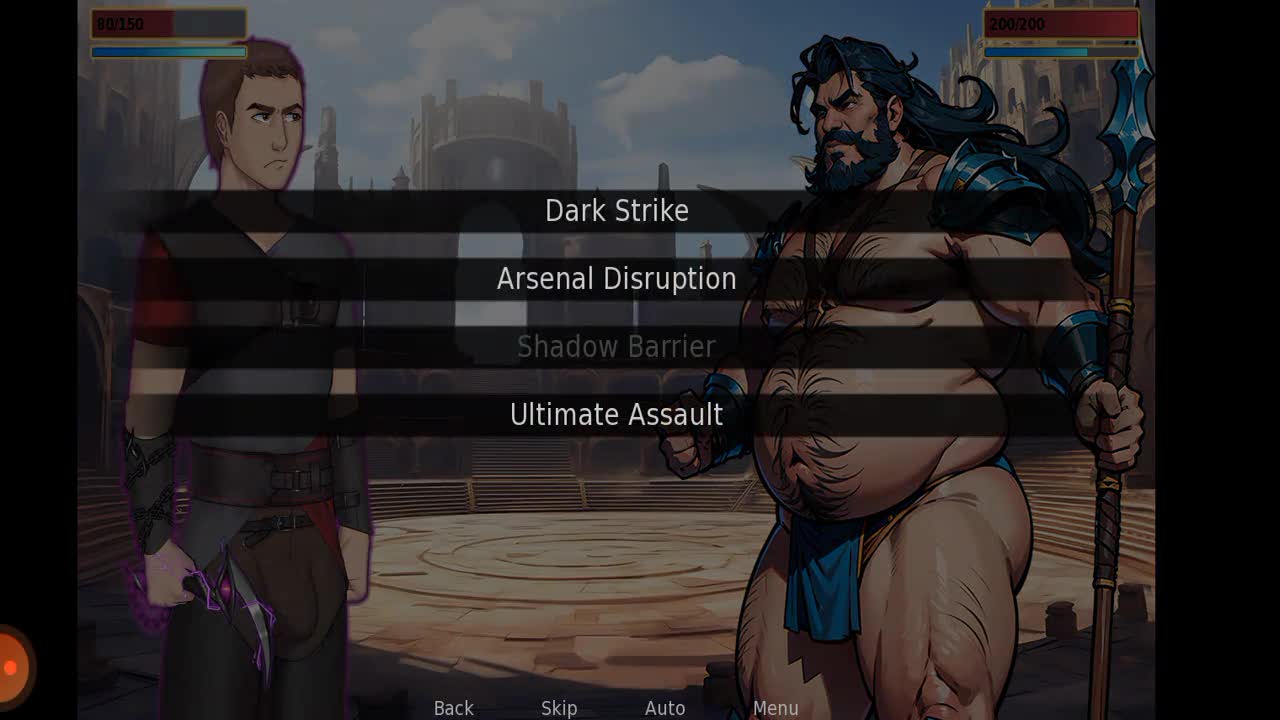Image resolution: width=1280 pixels, height=720 pixels.
Task: Select Arsenal Disruption from the skill list
Action: click(616, 279)
